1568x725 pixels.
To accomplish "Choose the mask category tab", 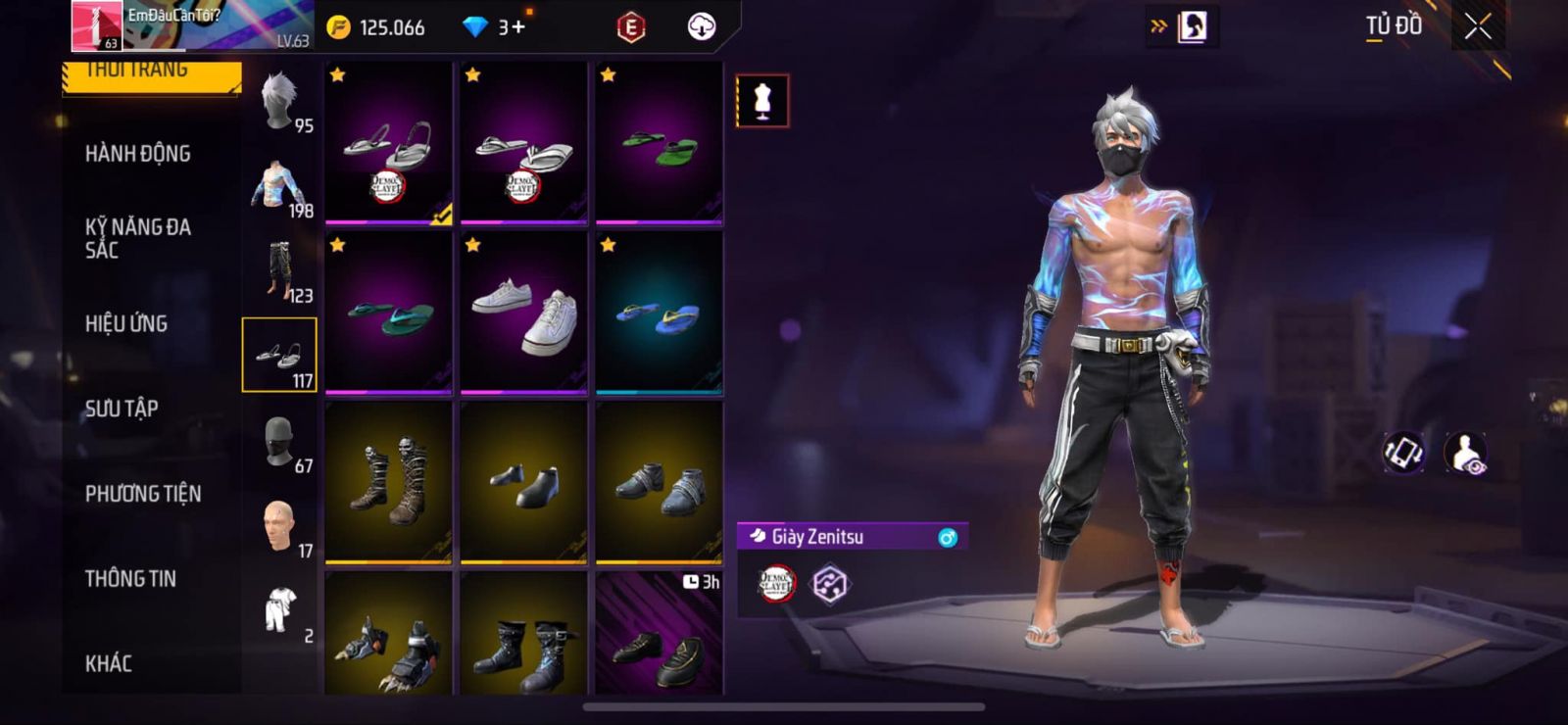I will point(281,443).
